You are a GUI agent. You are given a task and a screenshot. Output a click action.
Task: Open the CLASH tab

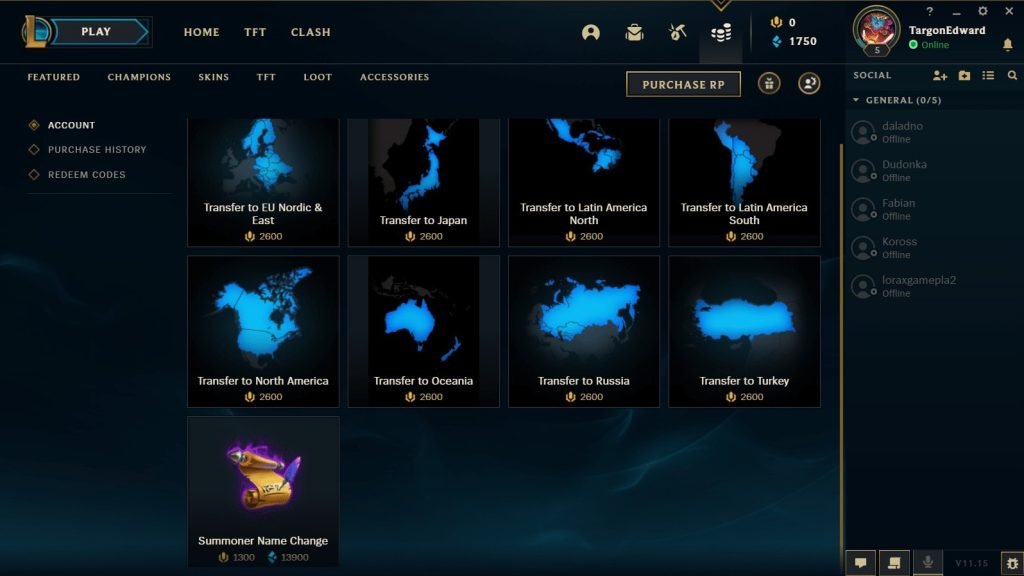pyautogui.click(x=310, y=32)
